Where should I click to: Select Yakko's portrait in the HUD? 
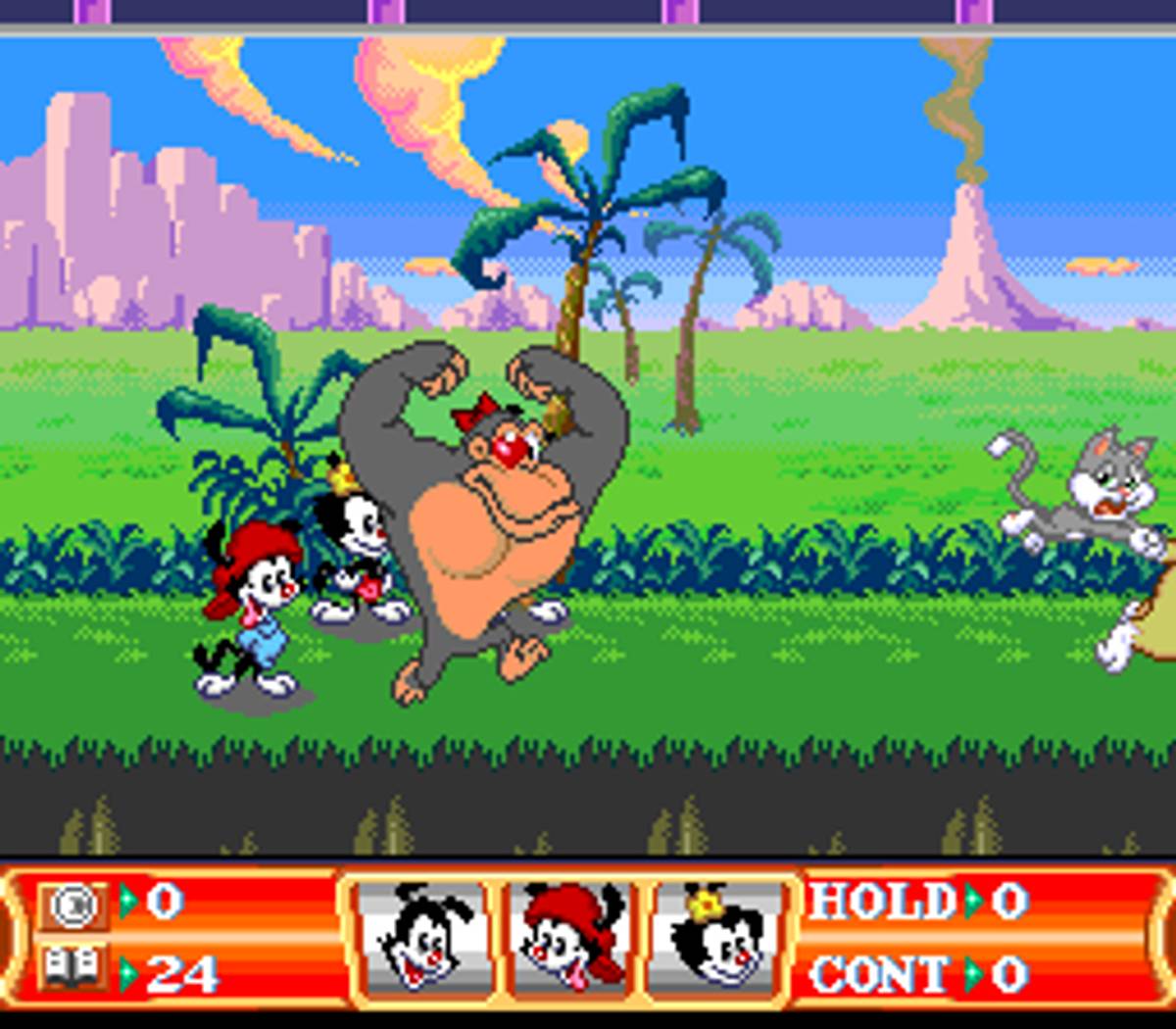coord(421,938)
